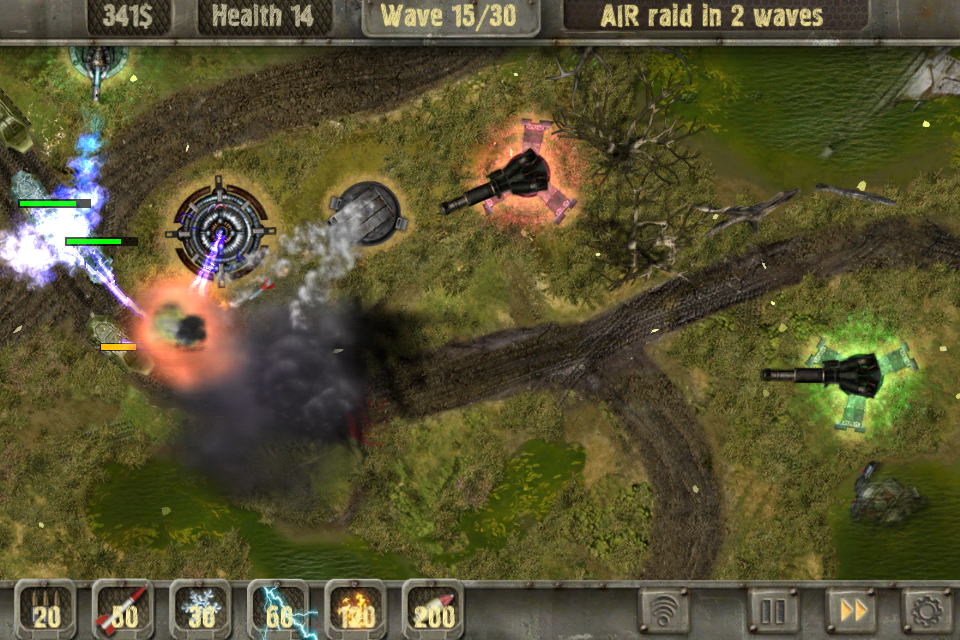960x640 pixels.
Task: Choose the 50$ rocket launcher turret
Action: (x=123, y=609)
